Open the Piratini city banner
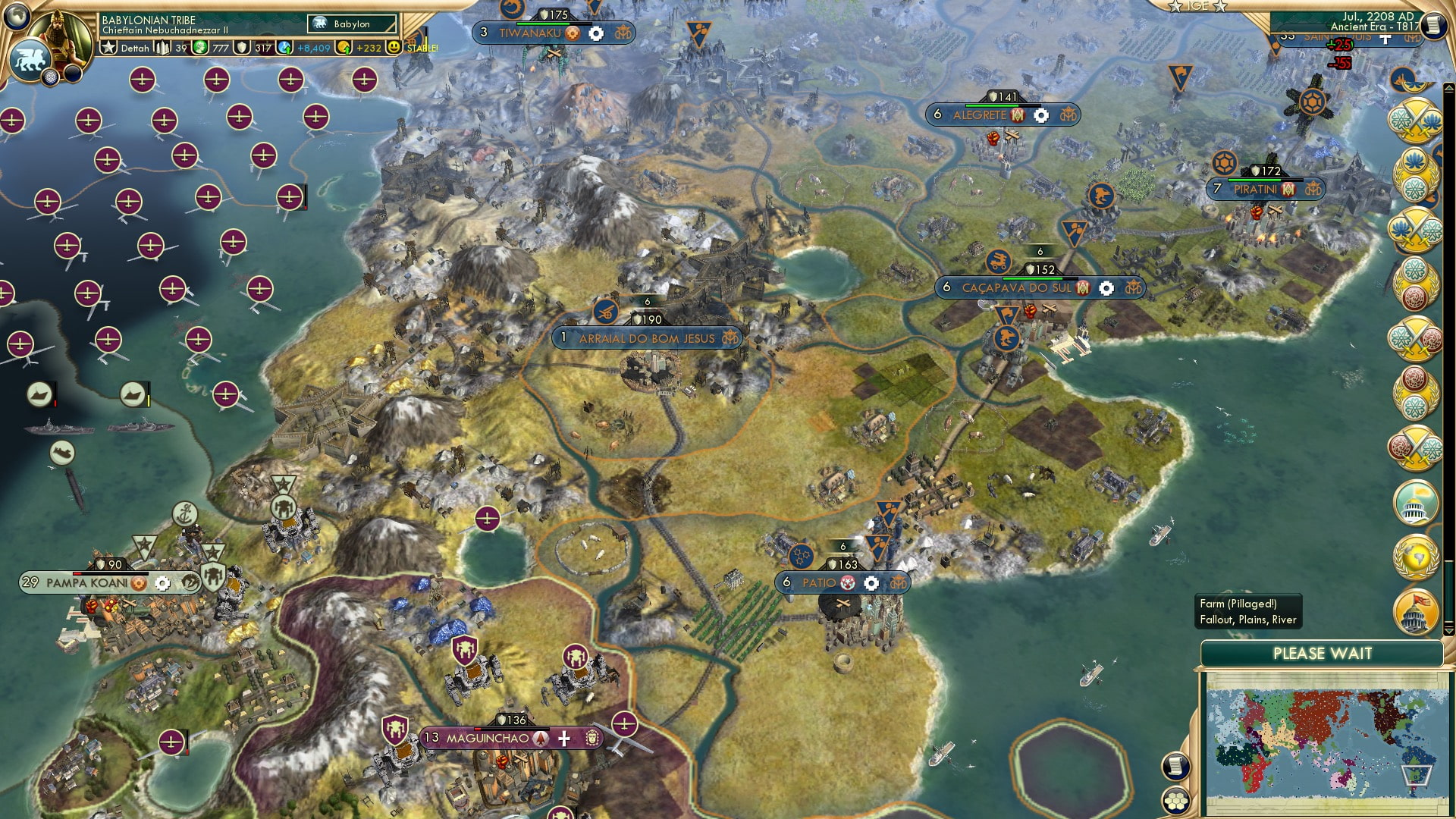Viewport: 1456px width, 819px height. [1255, 190]
